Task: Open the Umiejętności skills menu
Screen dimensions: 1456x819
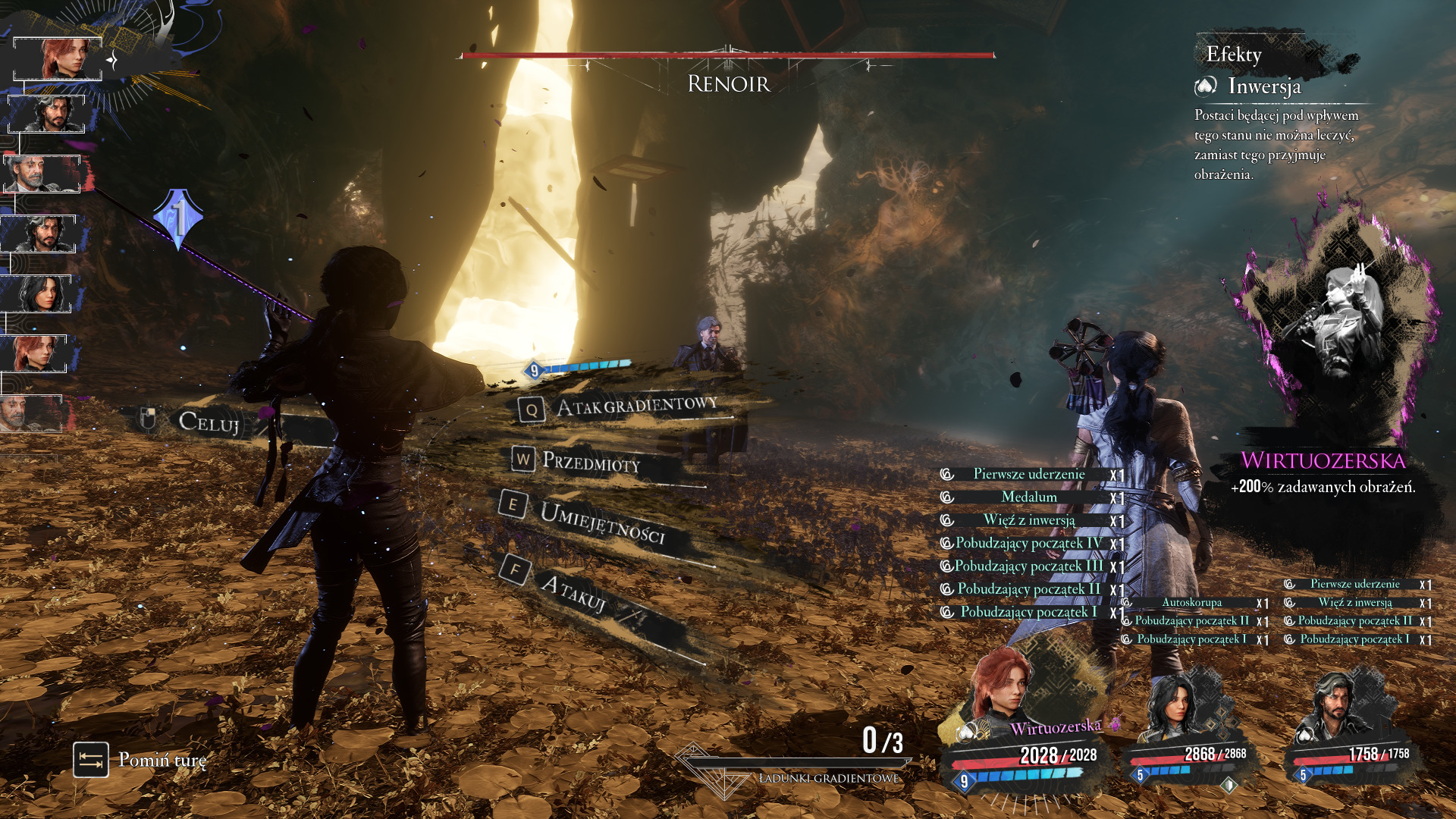Action: pyautogui.click(x=601, y=522)
